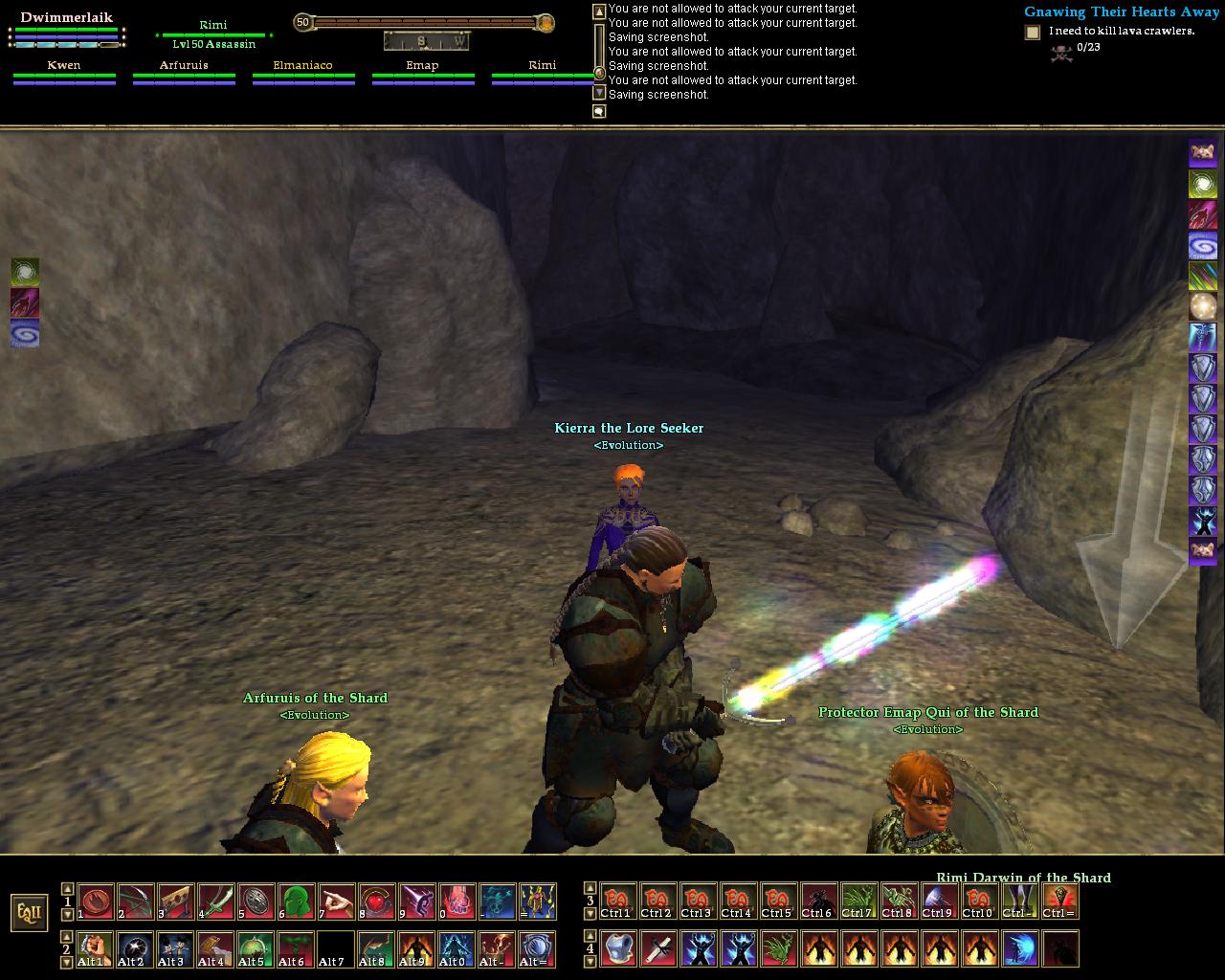Activate the red heart ability in slot 8
Image resolution: width=1225 pixels, height=980 pixels.
tap(376, 902)
